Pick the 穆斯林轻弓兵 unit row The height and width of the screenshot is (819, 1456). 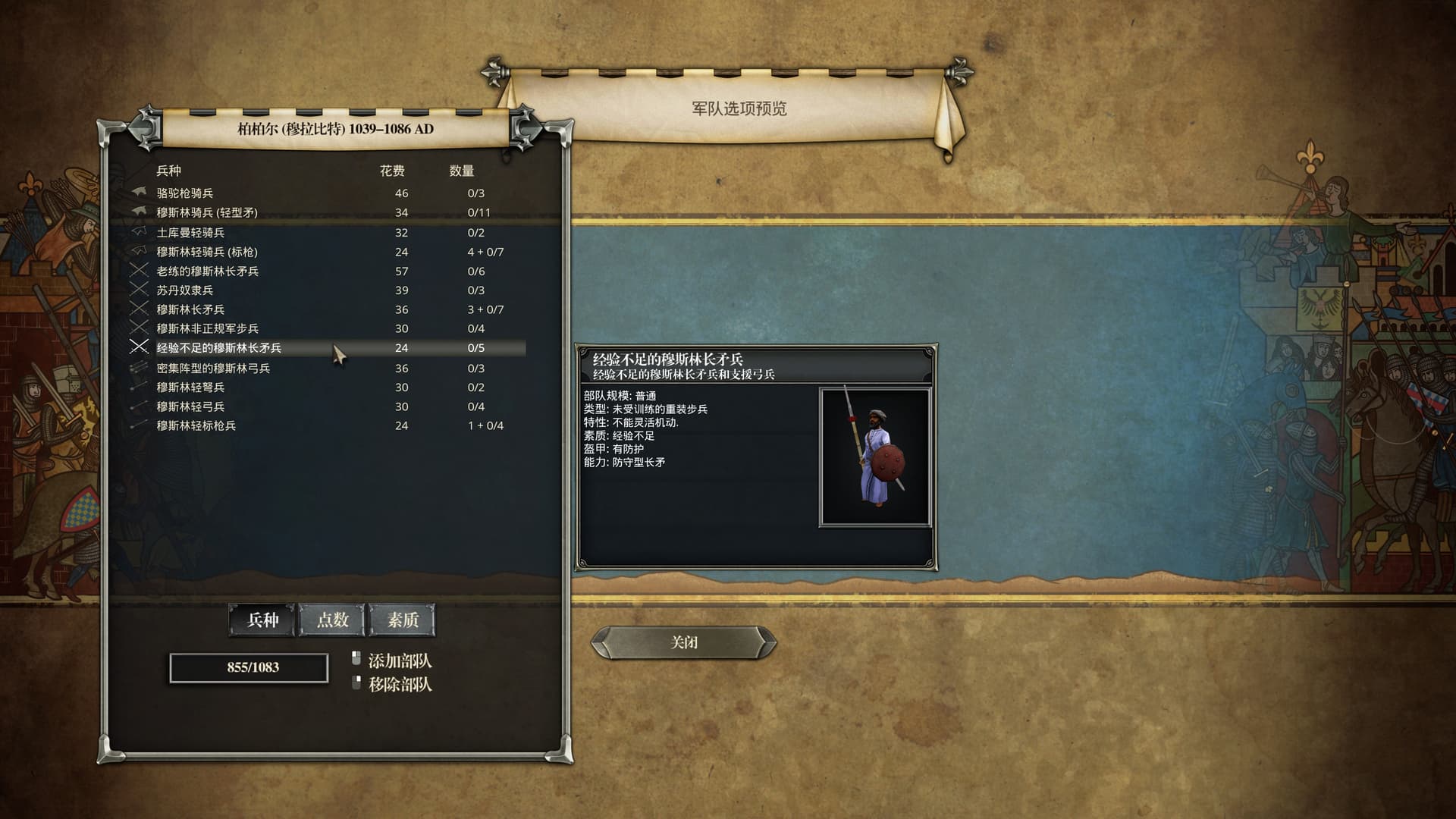pos(190,406)
